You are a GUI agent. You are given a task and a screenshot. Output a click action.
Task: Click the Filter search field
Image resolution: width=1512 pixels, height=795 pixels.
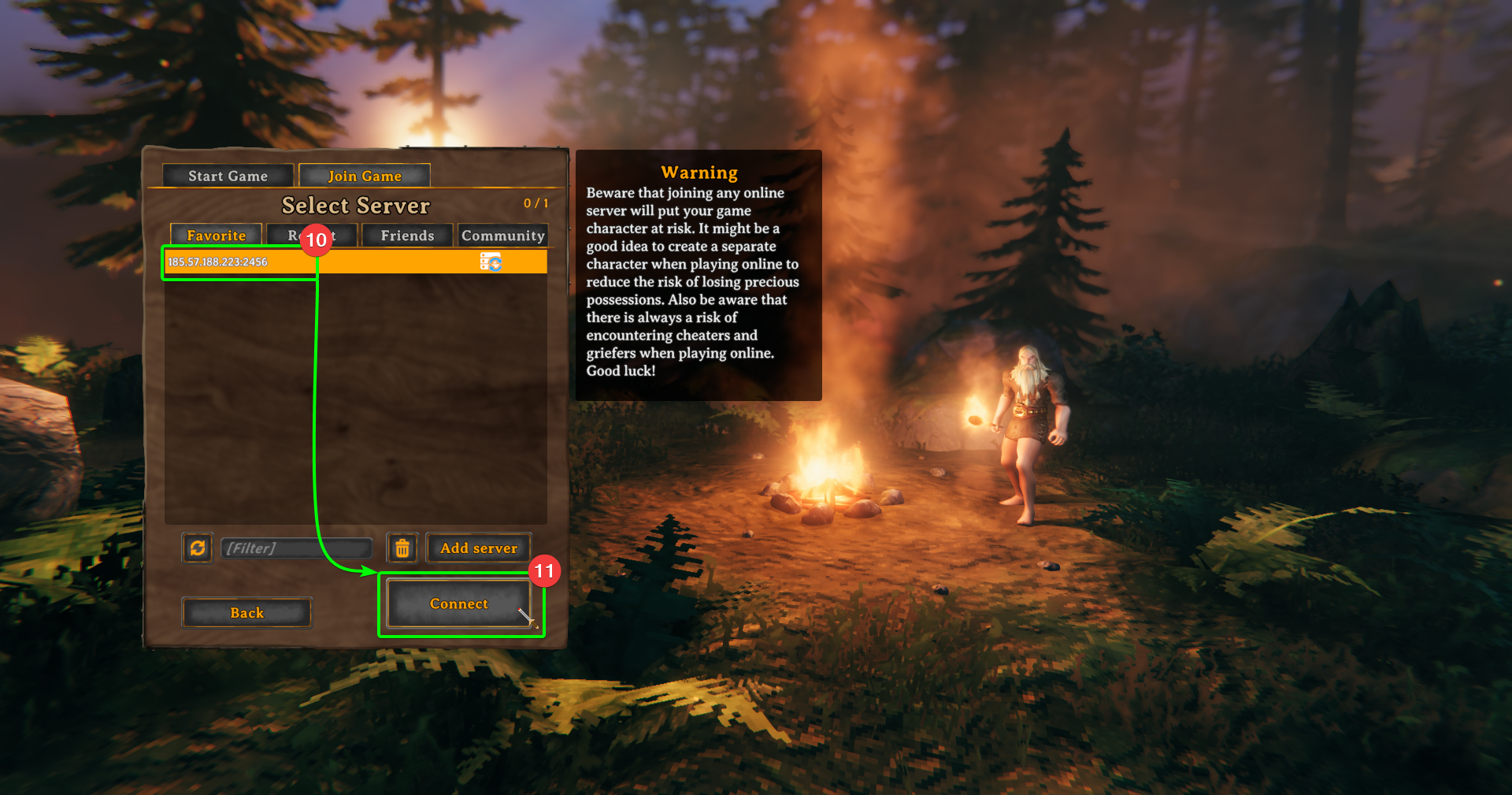pos(297,548)
